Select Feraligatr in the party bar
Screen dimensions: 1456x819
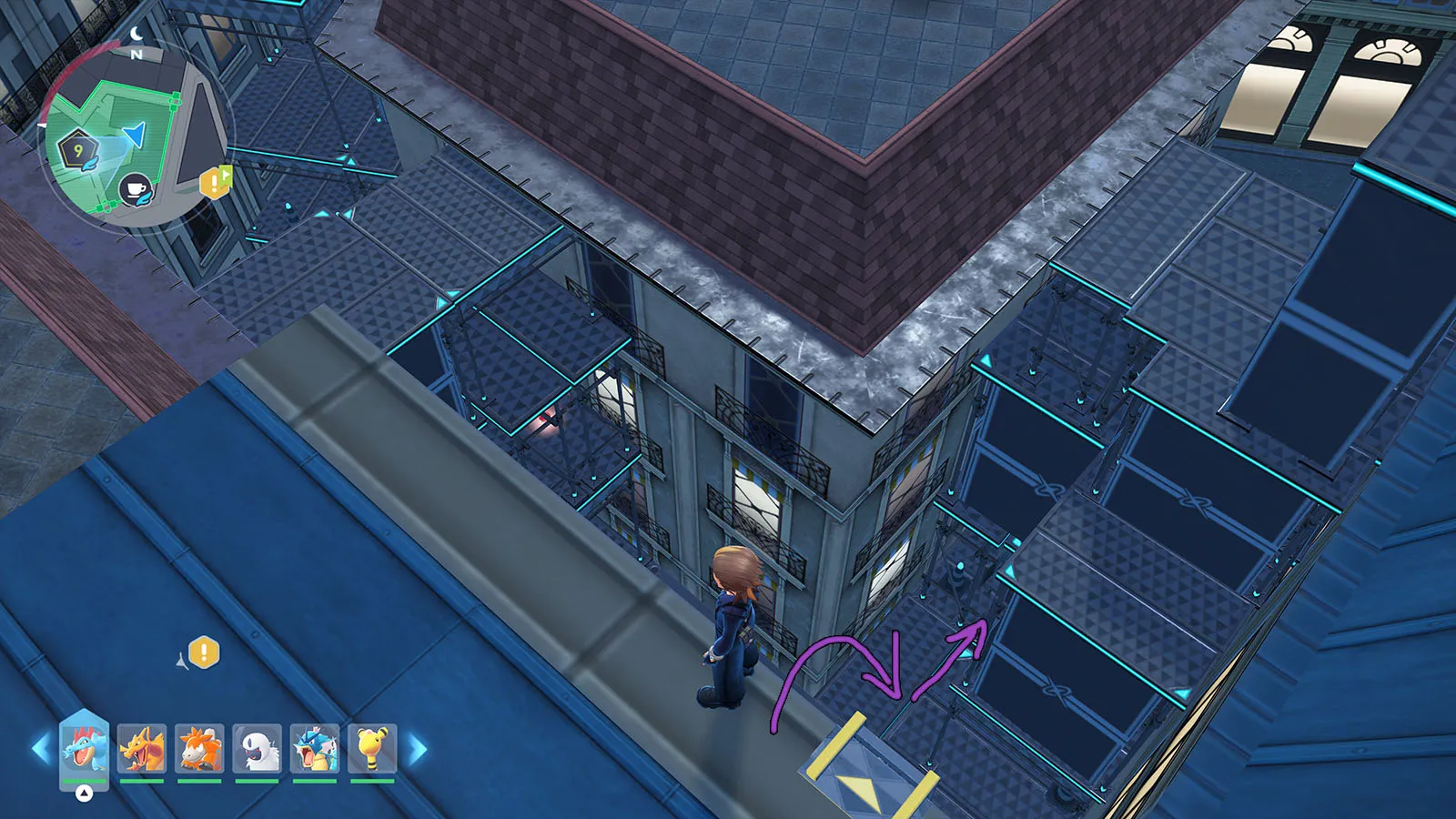click(x=84, y=748)
